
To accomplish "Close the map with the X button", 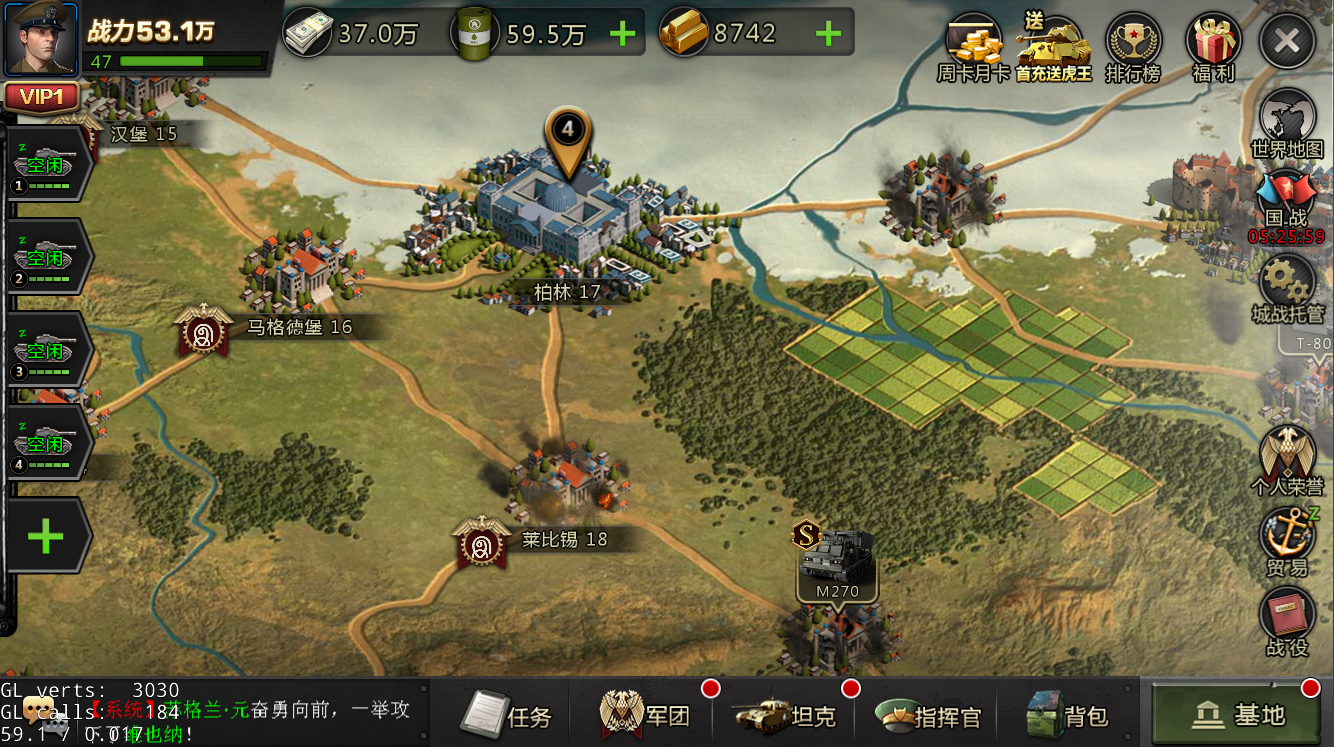I will (1287, 41).
